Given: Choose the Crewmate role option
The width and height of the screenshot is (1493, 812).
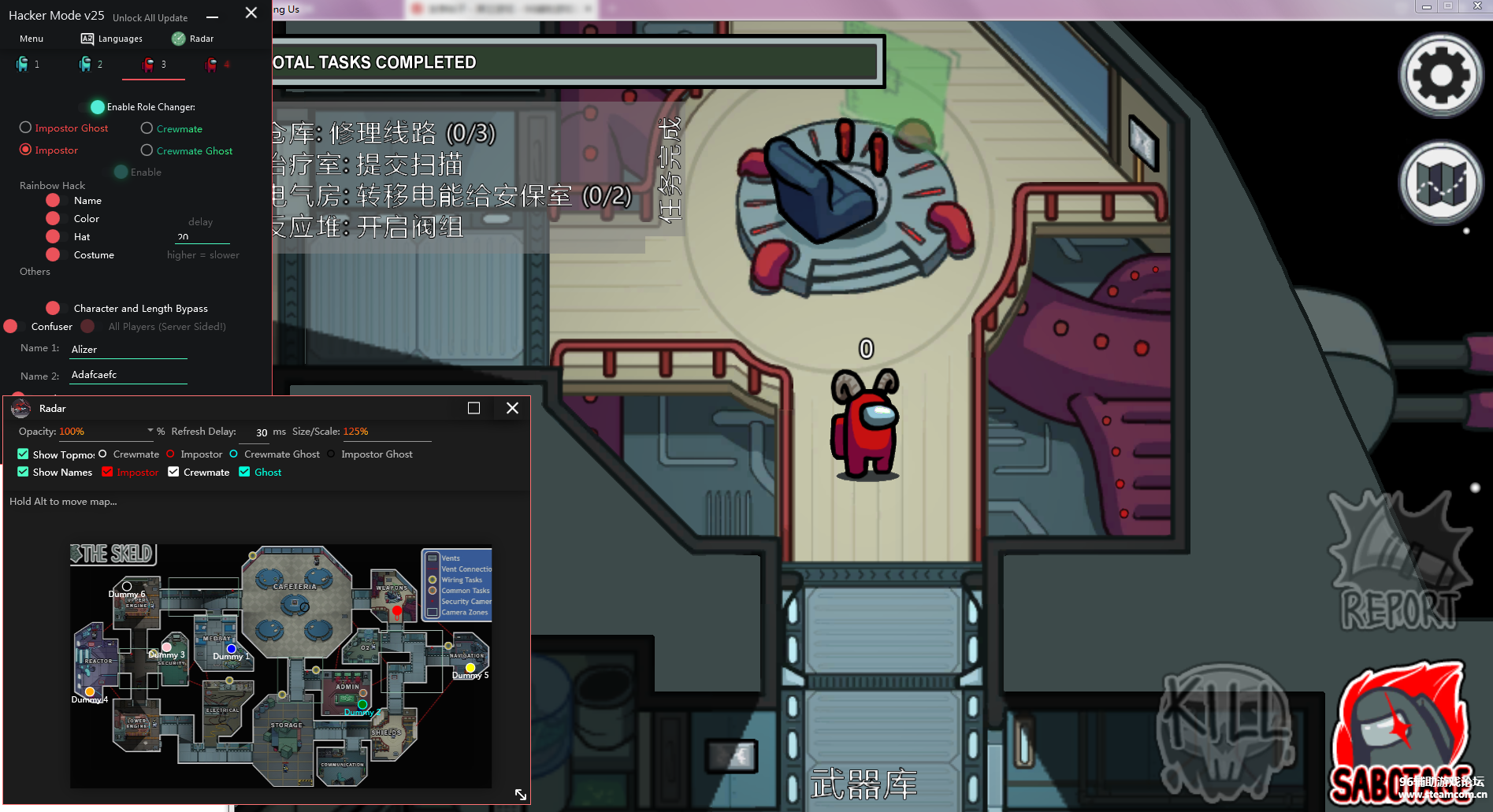Looking at the screenshot, I should pos(147,128).
